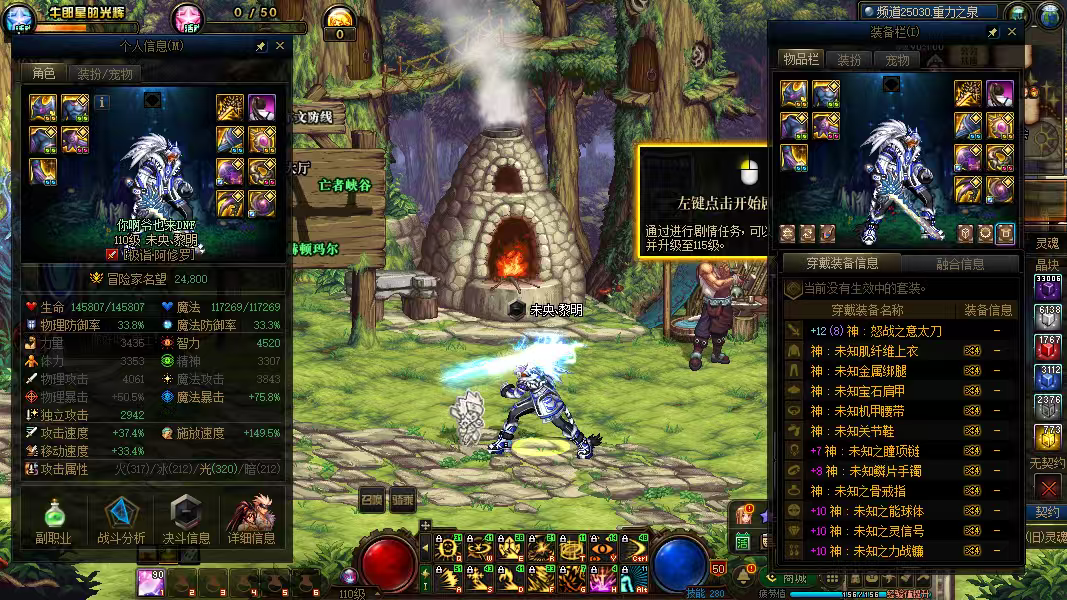Switch to the 装扮/宠物 tab

[104, 74]
